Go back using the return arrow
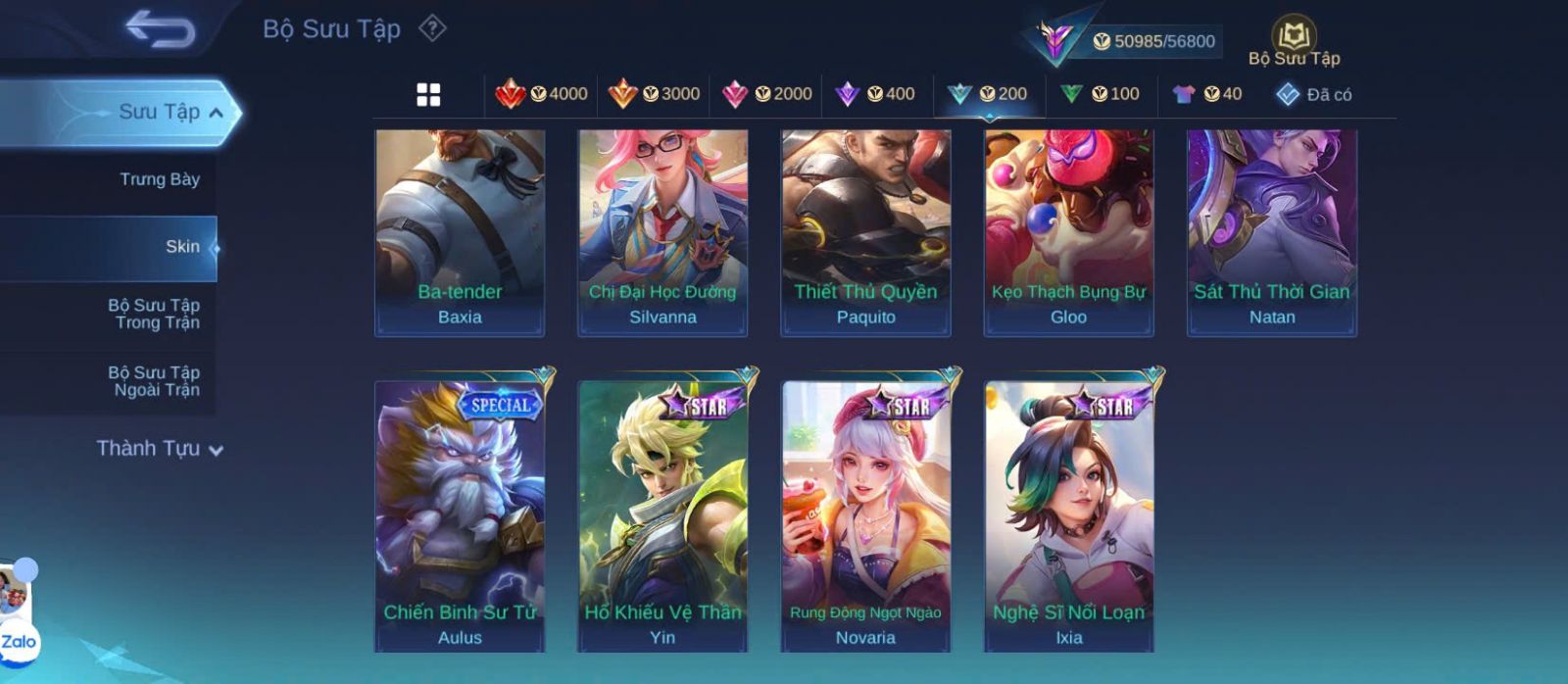Viewport: 1568px width, 684px height. pyautogui.click(x=161, y=29)
